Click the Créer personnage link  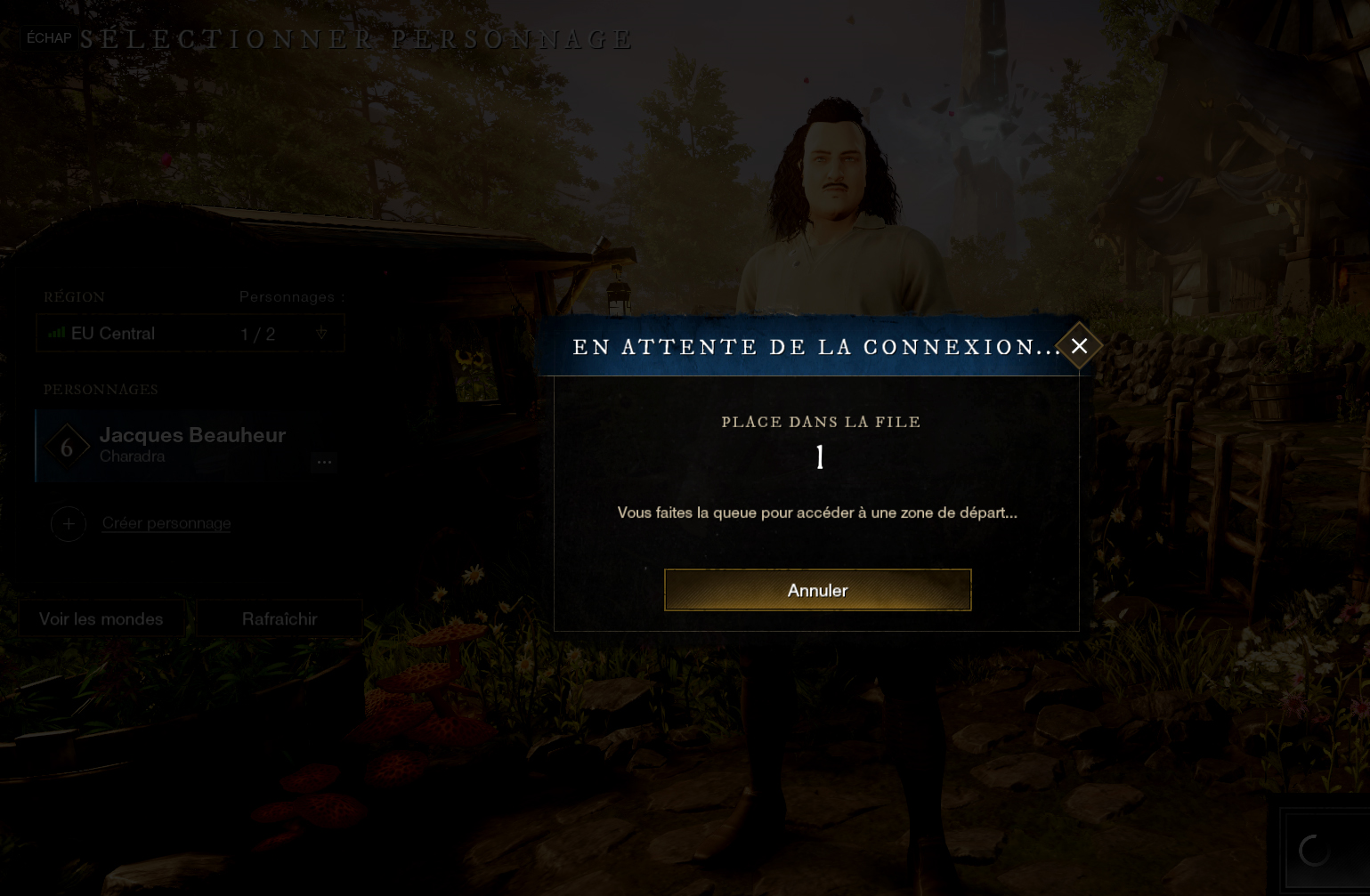[x=166, y=523]
